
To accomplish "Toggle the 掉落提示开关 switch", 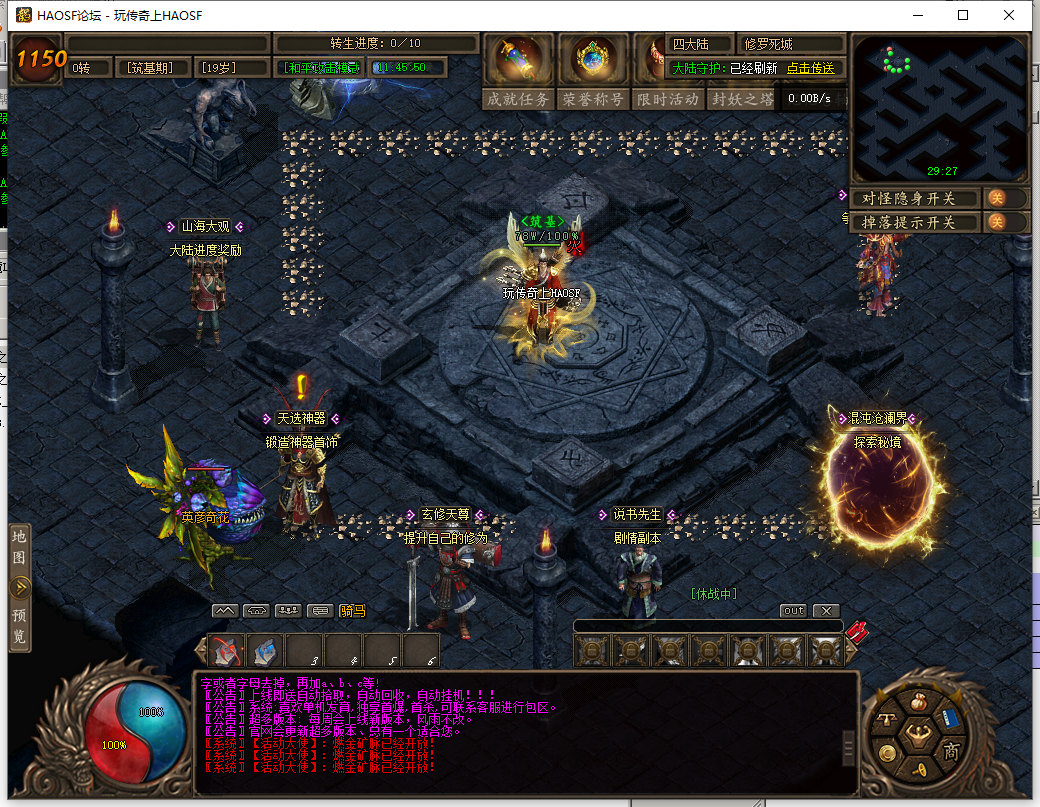I will coord(996,222).
